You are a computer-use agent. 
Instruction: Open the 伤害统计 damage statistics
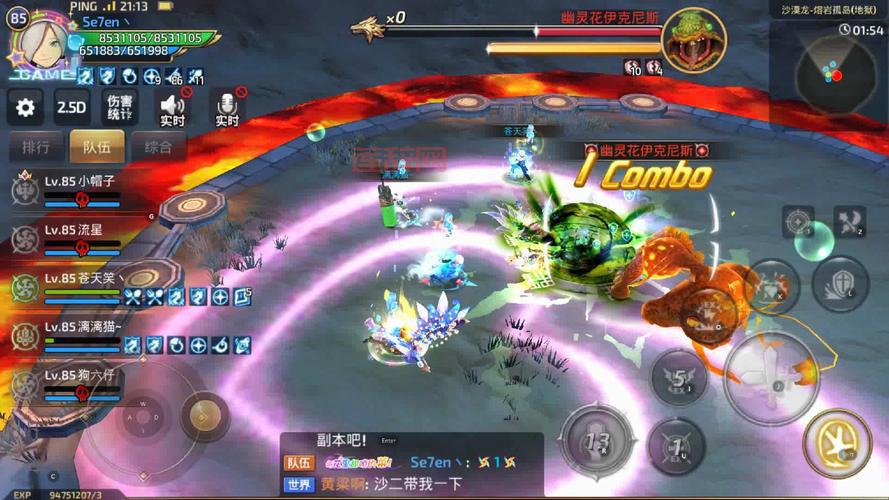click(x=120, y=107)
